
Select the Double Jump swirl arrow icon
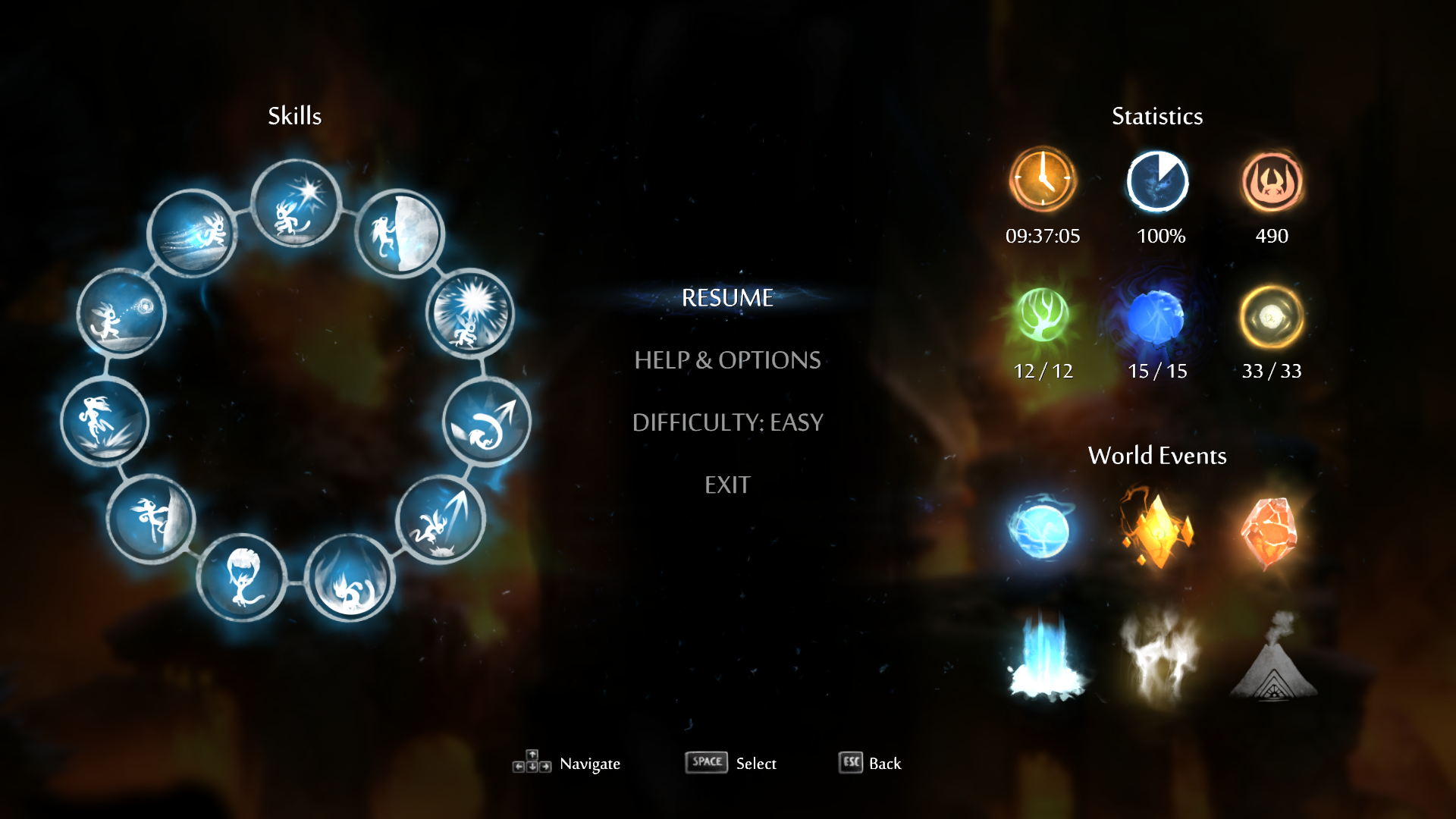(x=486, y=422)
